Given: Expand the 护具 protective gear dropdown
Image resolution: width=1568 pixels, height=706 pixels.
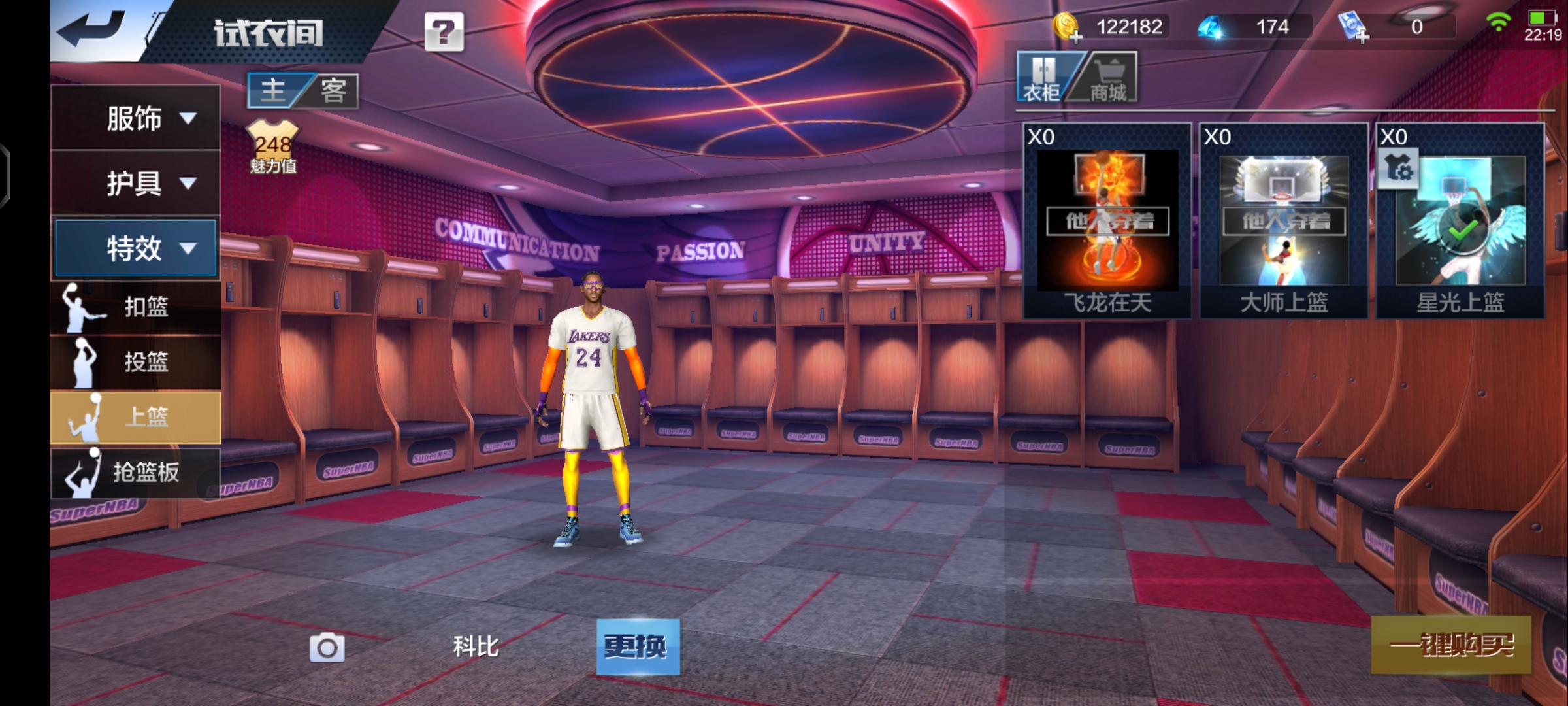Looking at the screenshot, I should pos(135,183).
